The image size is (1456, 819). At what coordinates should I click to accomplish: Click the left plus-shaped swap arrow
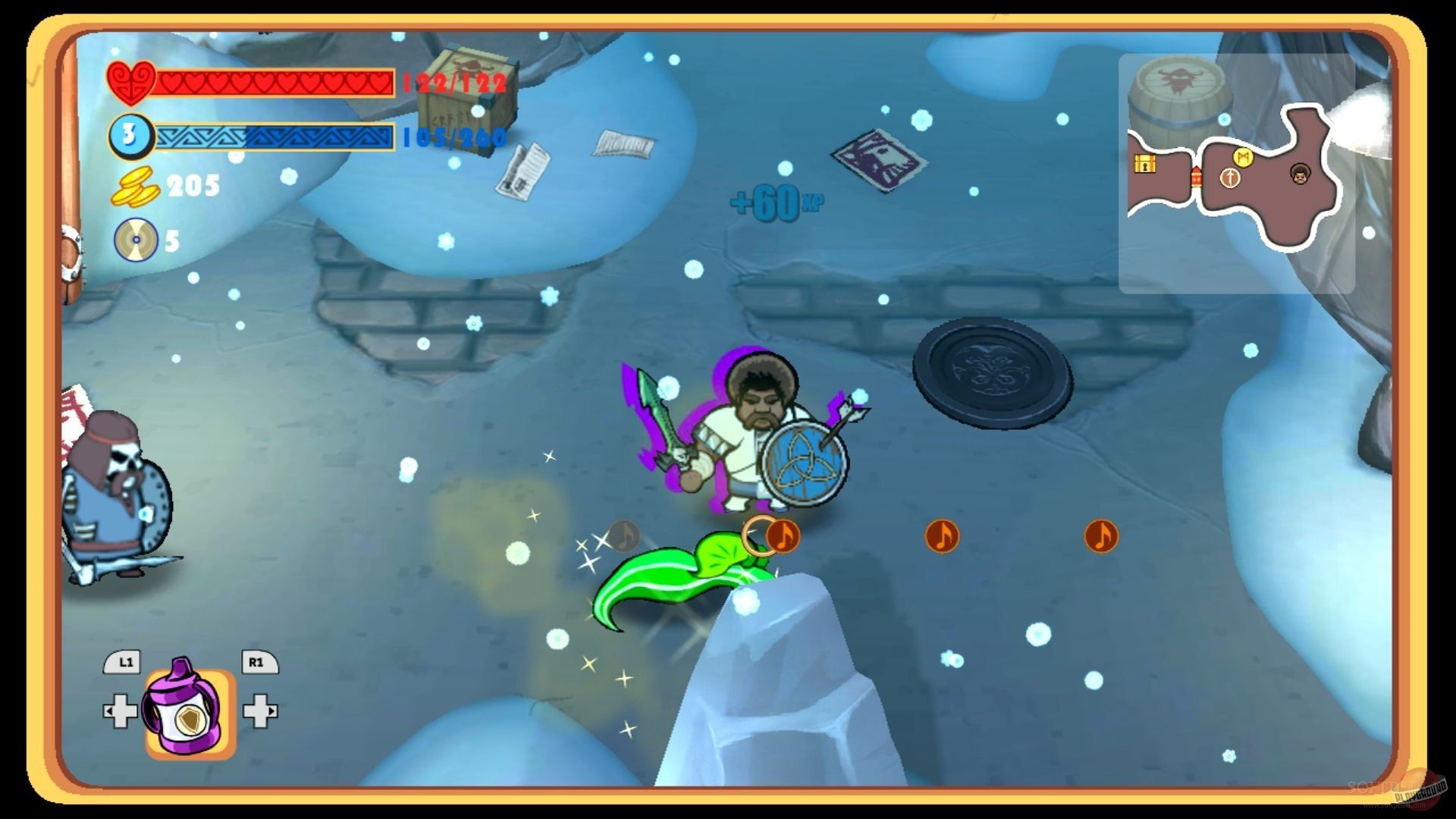(119, 711)
